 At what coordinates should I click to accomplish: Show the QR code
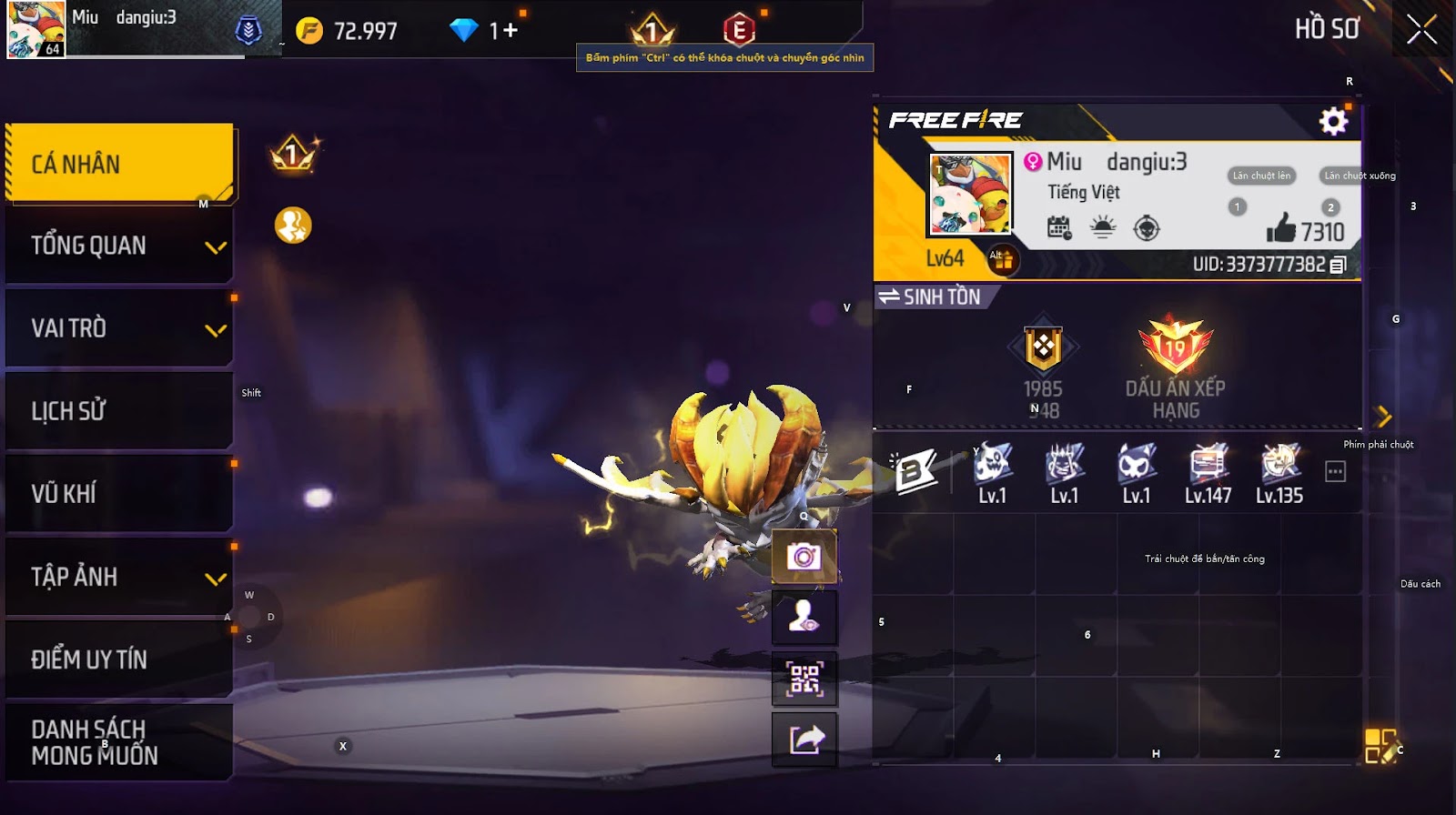click(x=804, y=679)
